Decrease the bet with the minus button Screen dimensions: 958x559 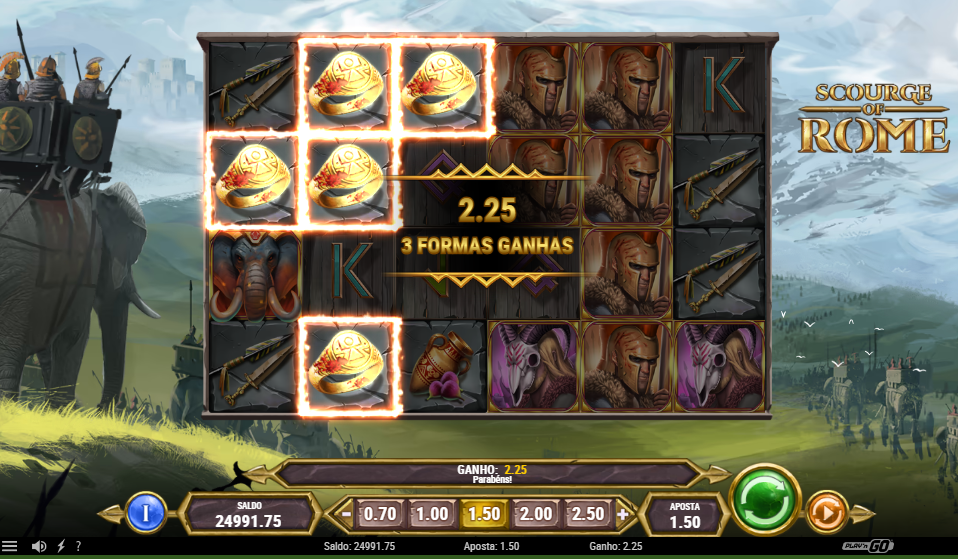345,515
